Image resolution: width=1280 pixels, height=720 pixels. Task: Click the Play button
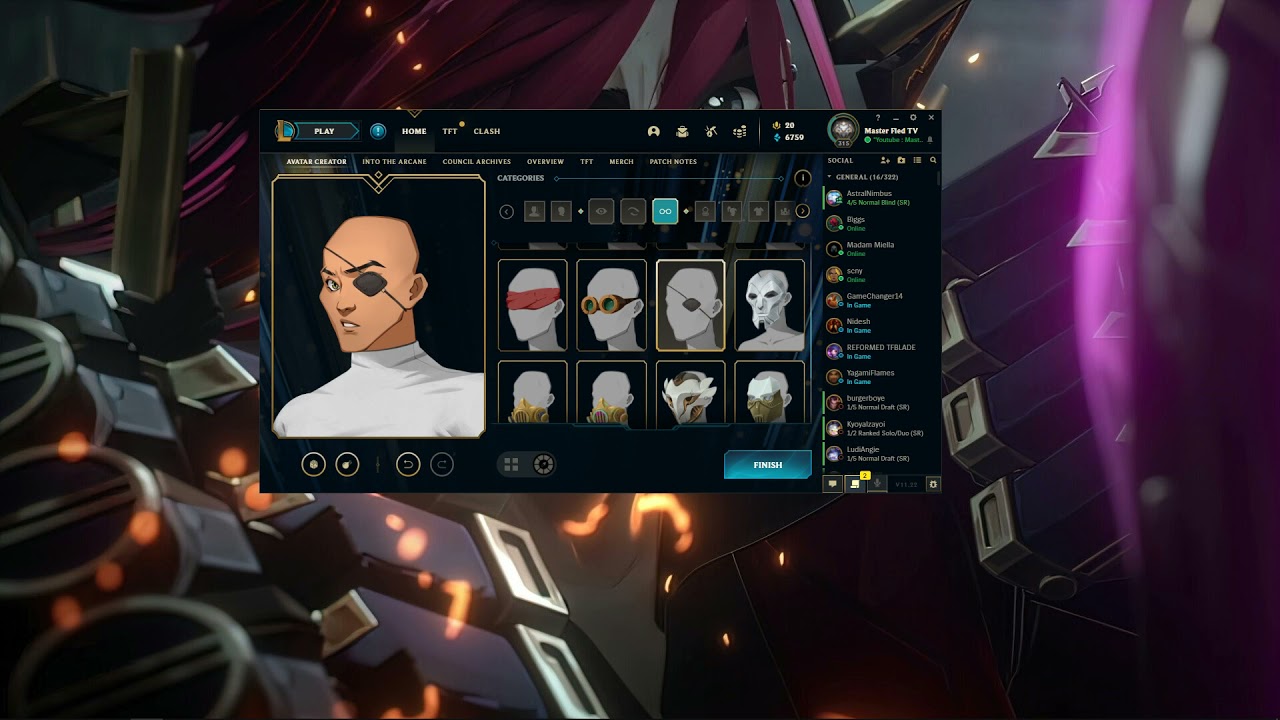(324, 131)
